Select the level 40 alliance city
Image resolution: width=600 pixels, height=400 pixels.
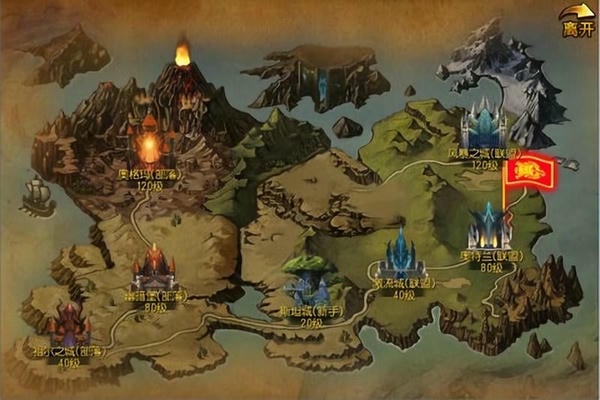click(x=402, y=257)
